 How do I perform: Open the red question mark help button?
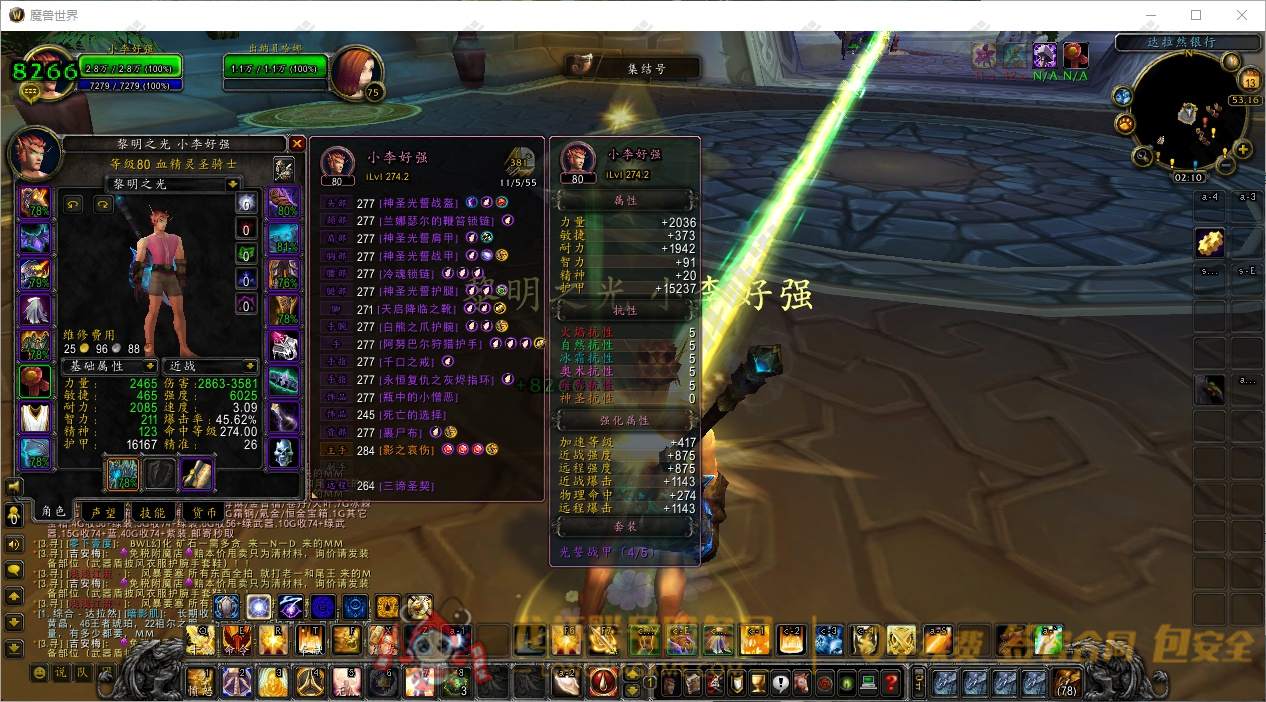pyautogui.click(x=891, y=683)
